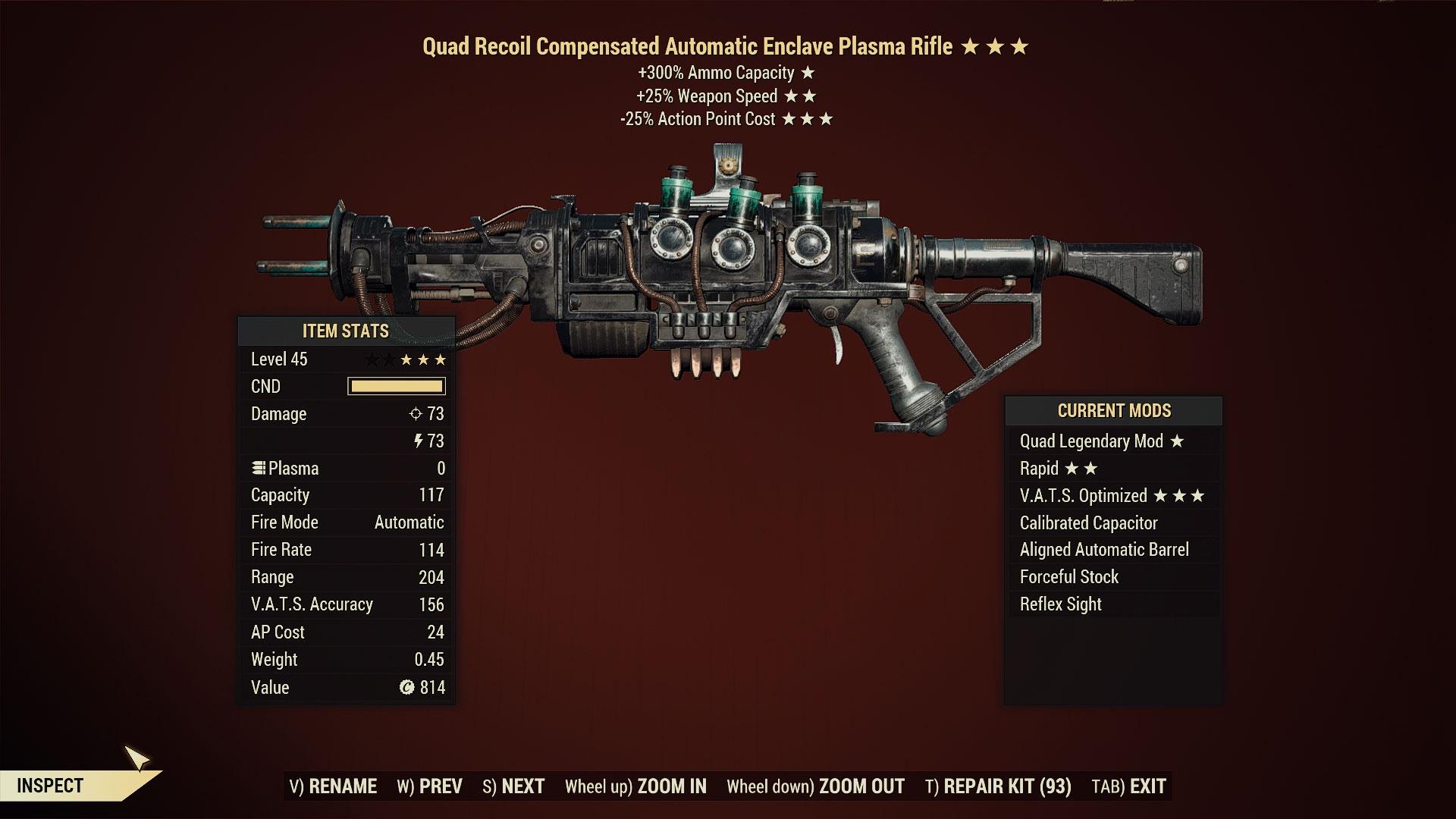Click the third star next to rifle name
Image resolution: width=1456 pixels, height=819 pixels.
click(1021, 46)
